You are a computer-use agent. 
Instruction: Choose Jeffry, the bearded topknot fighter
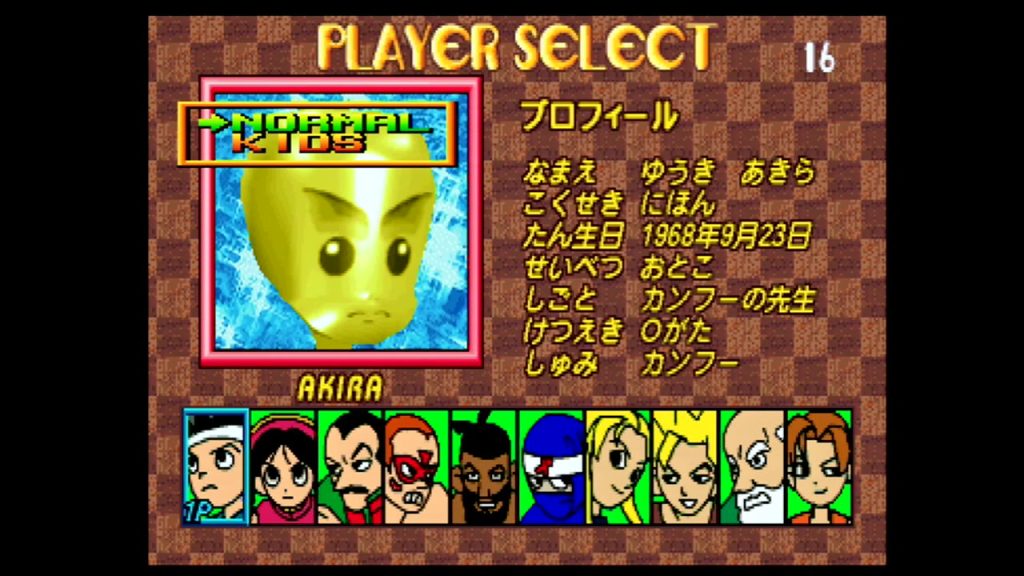click(x=484, y=466)
